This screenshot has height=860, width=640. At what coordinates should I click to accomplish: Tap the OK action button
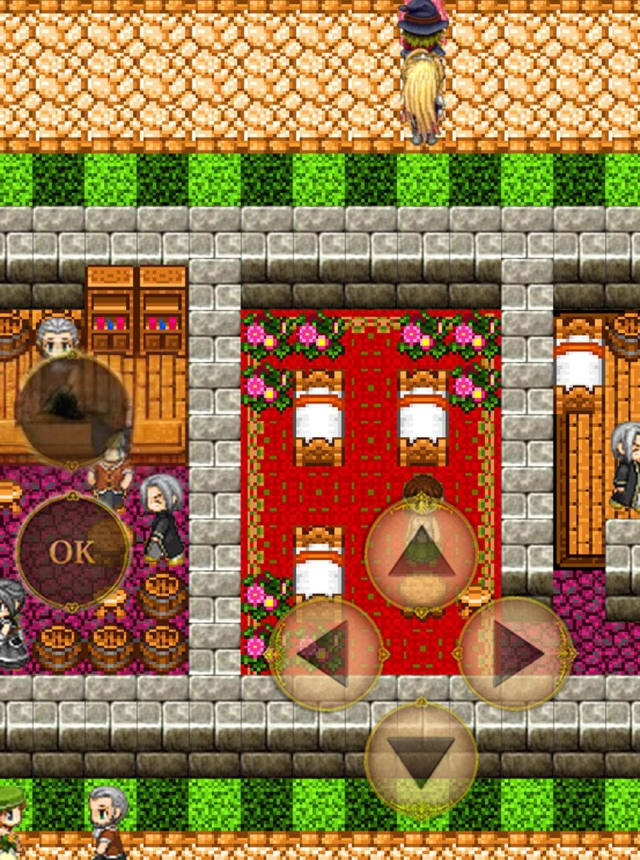pos(72,551)
